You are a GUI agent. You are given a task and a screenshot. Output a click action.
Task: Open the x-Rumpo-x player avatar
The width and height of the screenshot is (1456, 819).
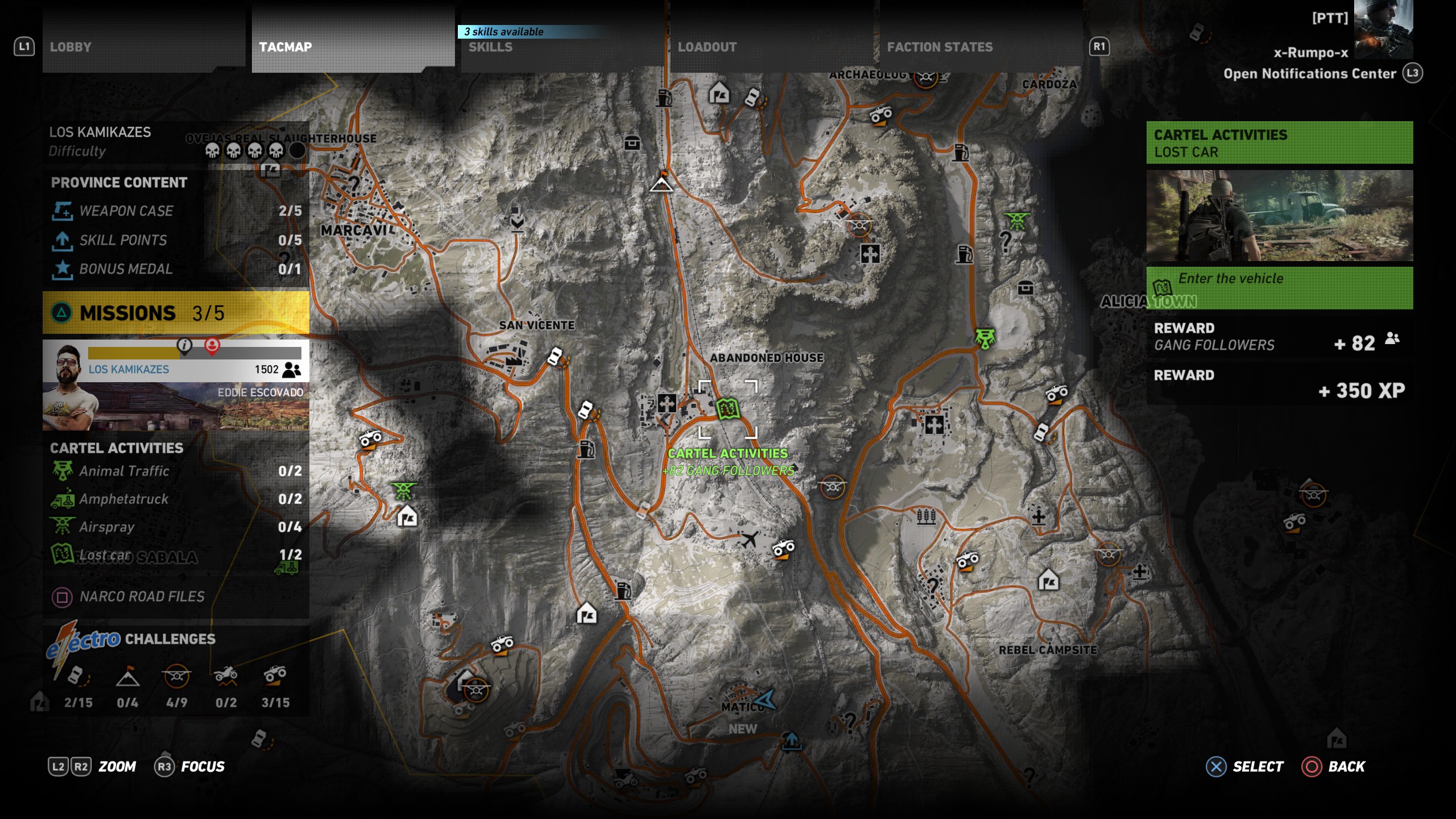1383,30
